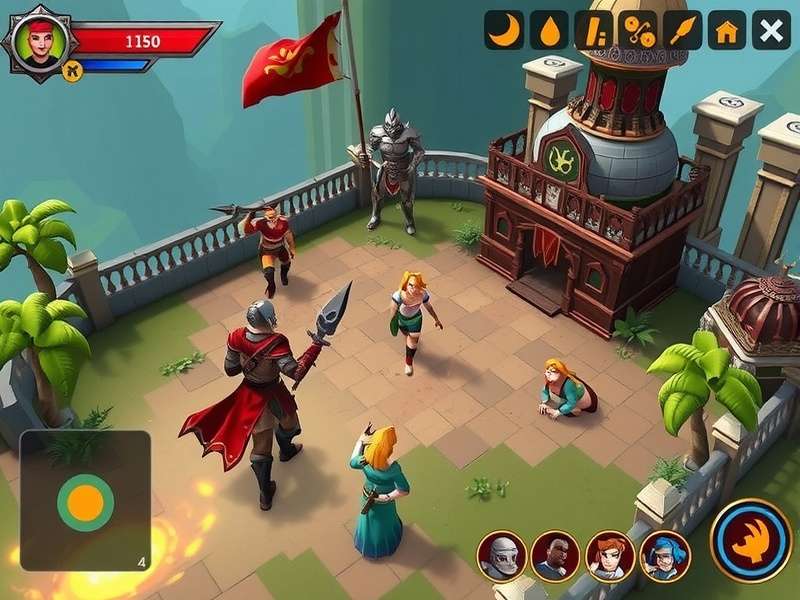The image size is (800, 600).
Task: Select the orange water drop icon
Action: (549, 30)
